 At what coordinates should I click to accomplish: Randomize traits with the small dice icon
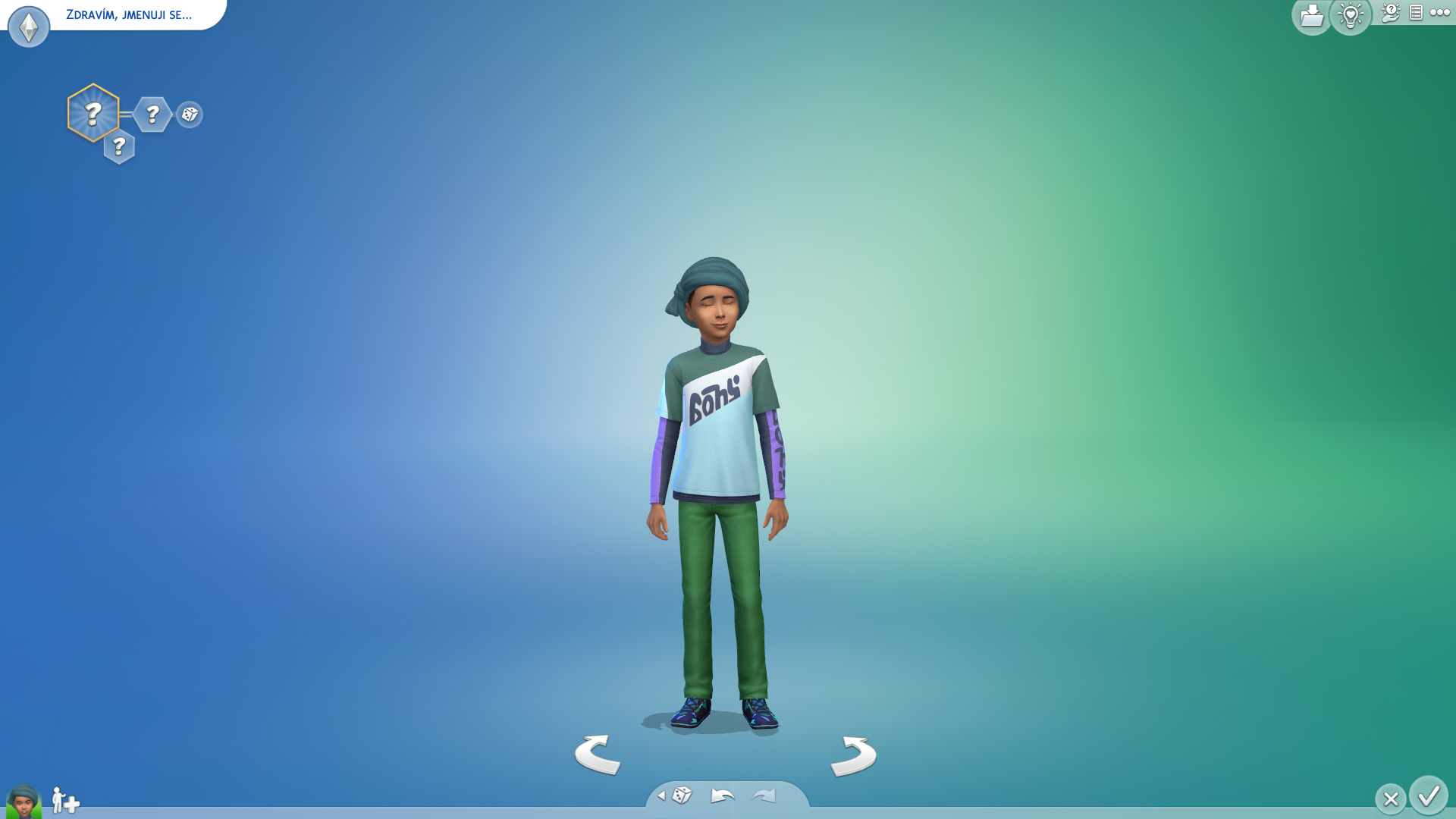click(190, 115)
